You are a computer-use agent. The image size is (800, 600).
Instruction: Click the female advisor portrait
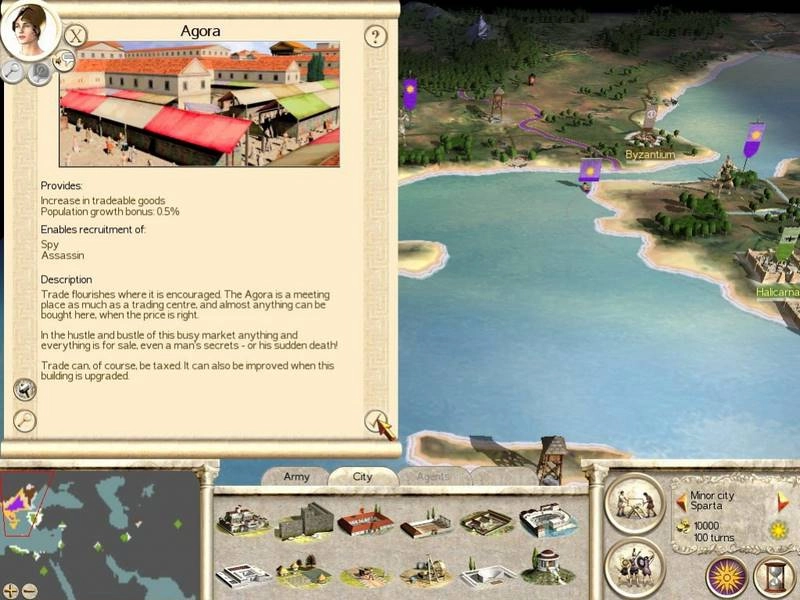[x=27, y=30]
